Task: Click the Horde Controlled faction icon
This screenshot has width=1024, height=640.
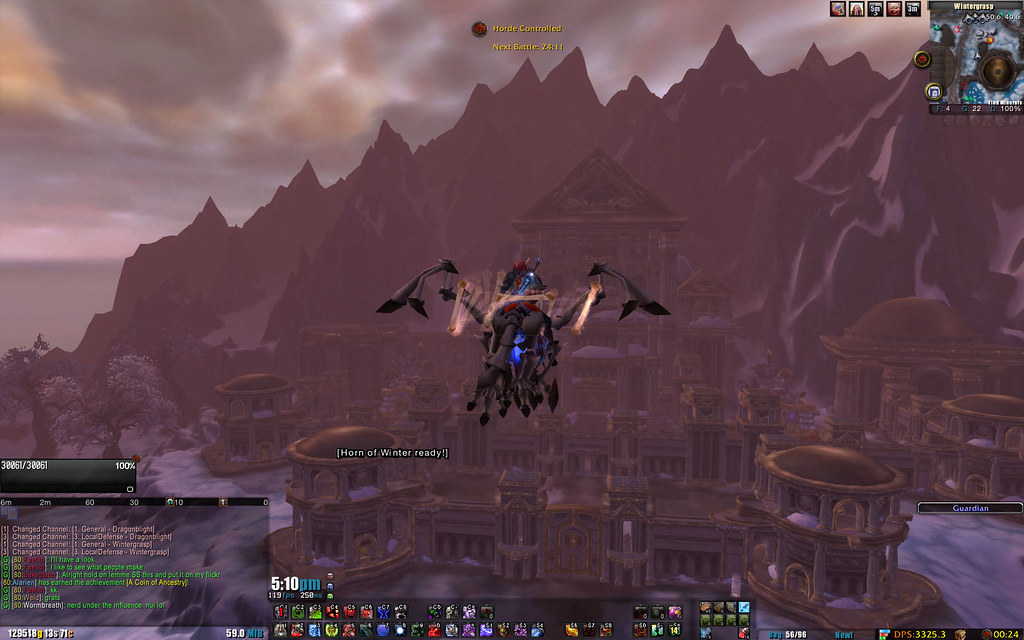Action: [x=479, y=30]
